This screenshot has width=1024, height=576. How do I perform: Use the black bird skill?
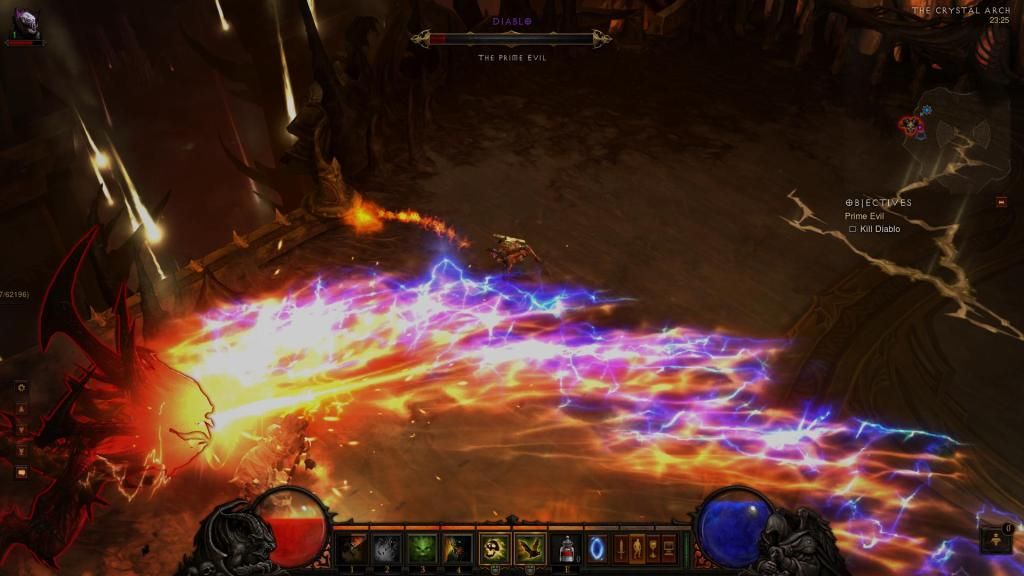(529, 548)
